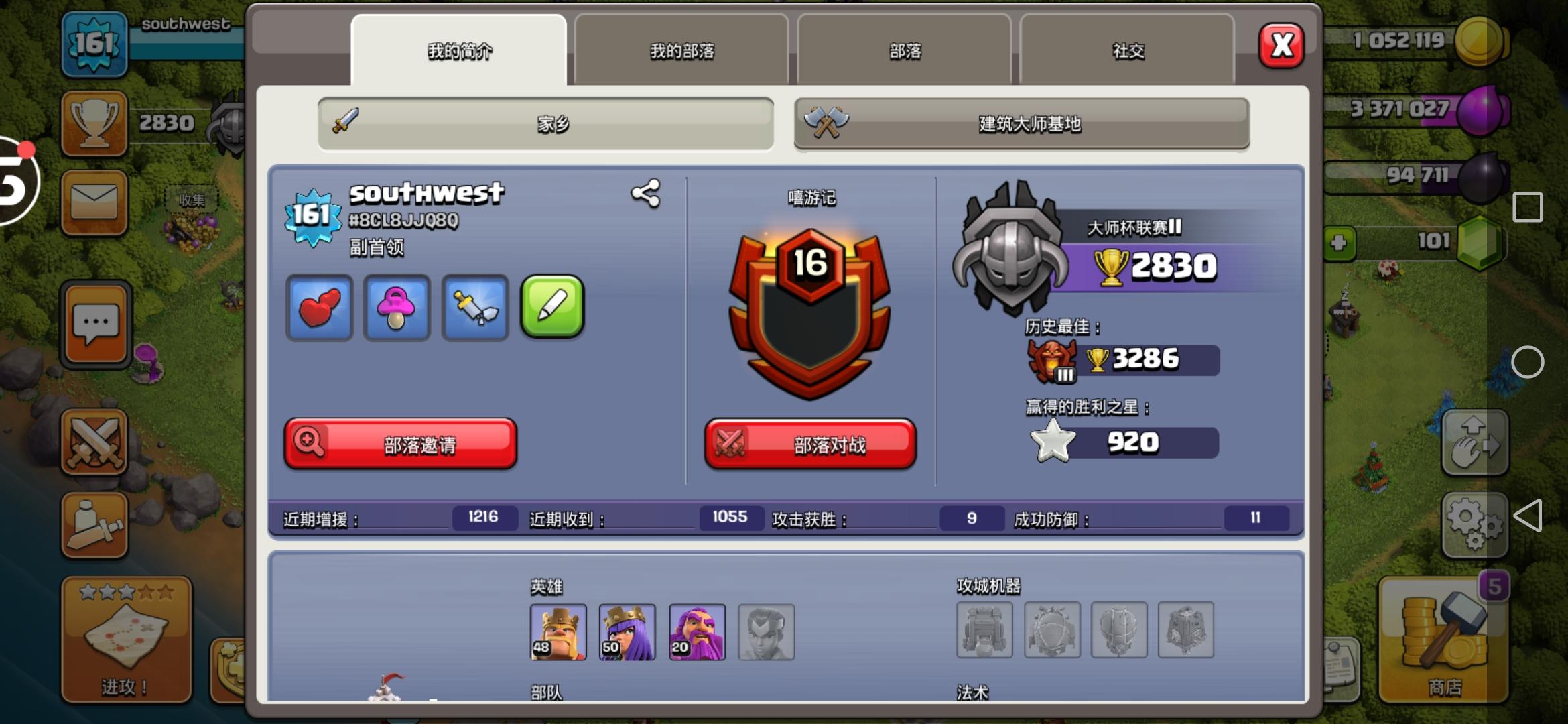
Task: Open the 社交 tab
Action: [1128, 50]
